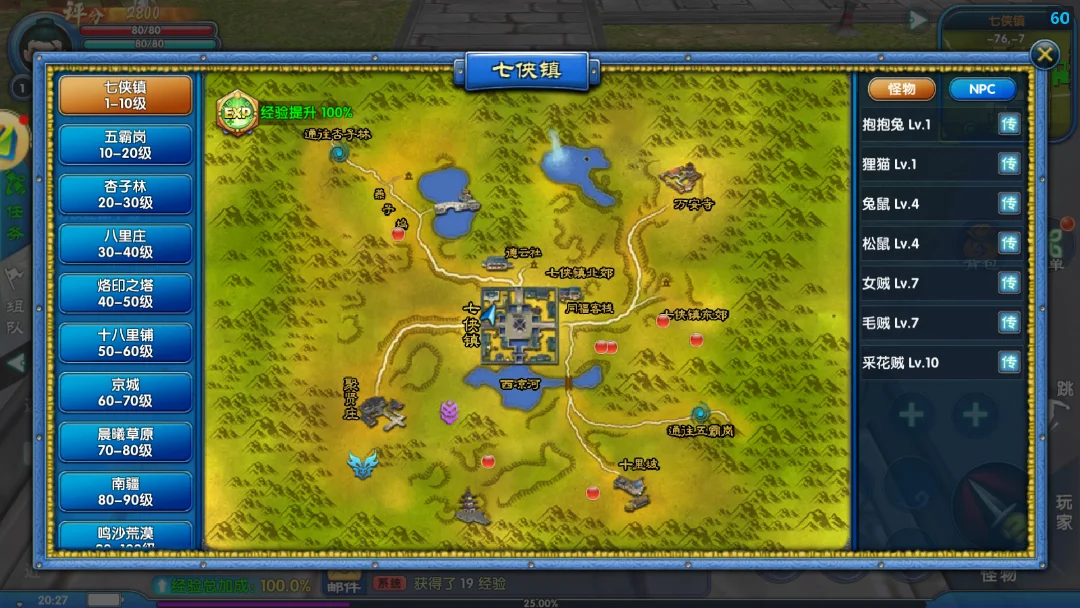Click the 传 button beside 狸猫 Lv.1
Viewport: 1080px width, 608px height.
[1009, 164]
